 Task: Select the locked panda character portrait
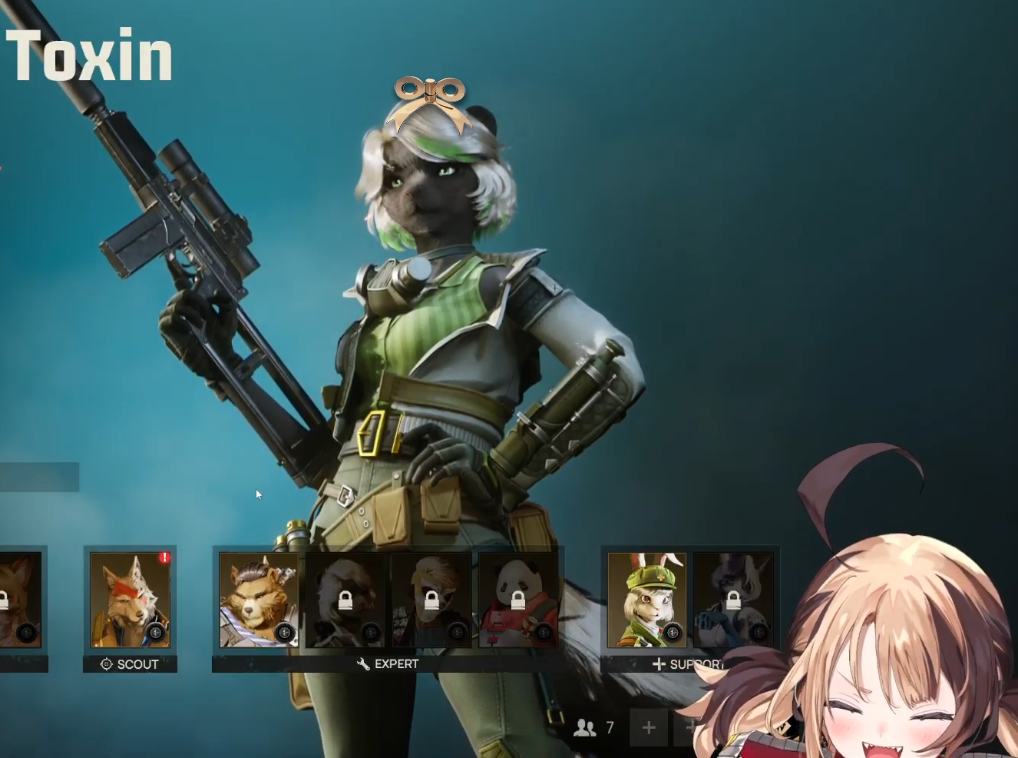tap(518, 599)
